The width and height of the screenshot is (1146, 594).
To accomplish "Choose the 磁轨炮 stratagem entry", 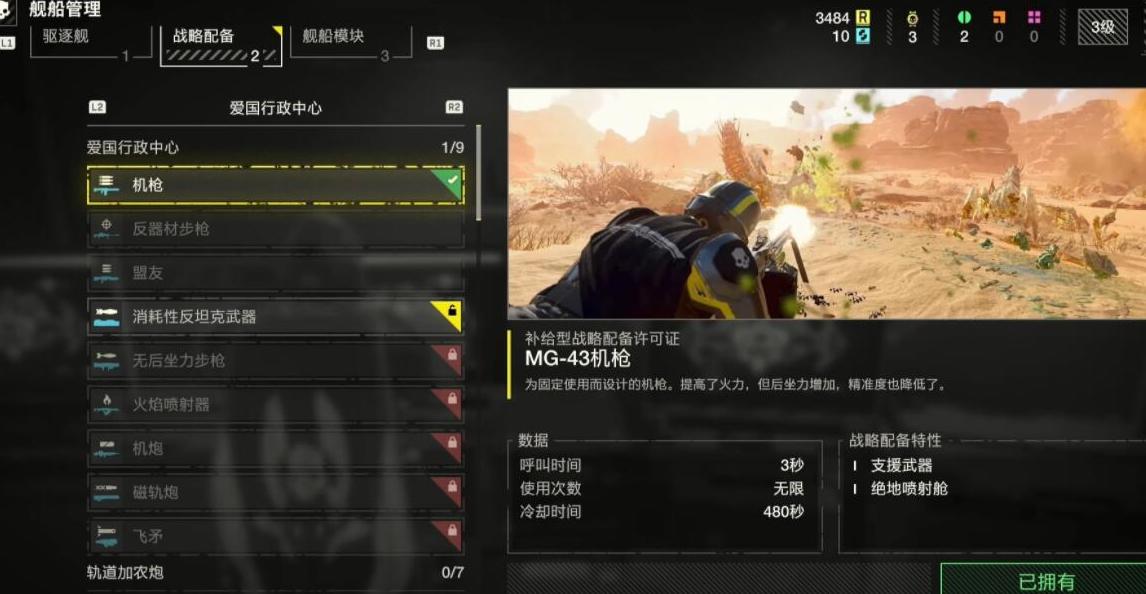I will 275,493.
